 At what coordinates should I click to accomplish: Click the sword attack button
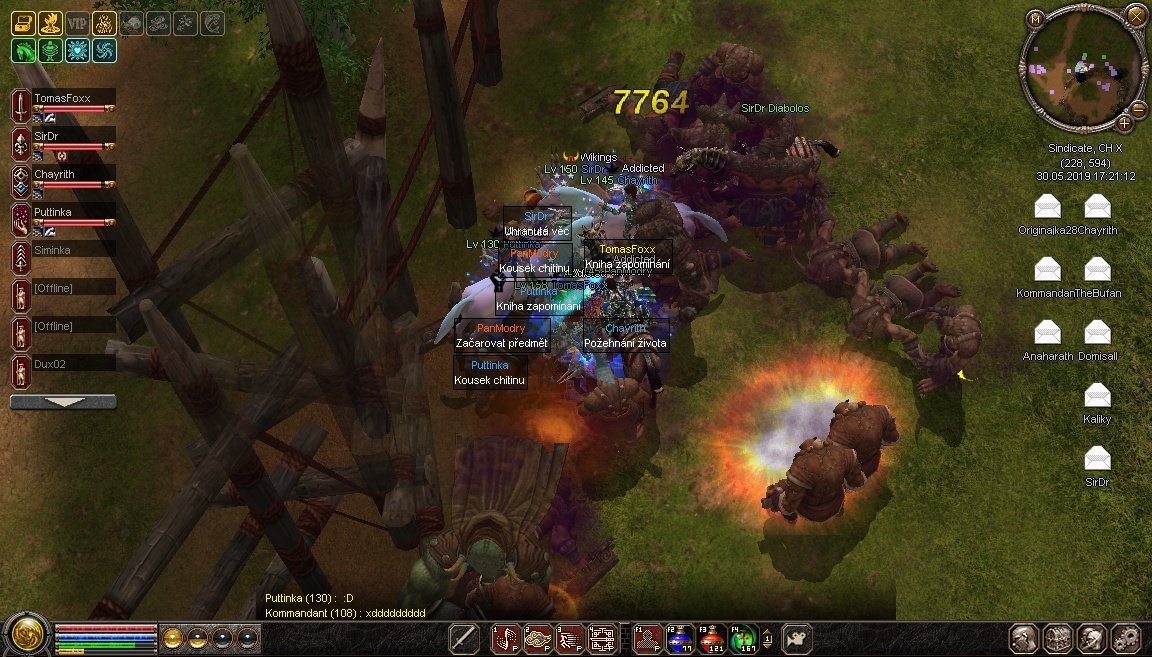click(x=464, y=638)
